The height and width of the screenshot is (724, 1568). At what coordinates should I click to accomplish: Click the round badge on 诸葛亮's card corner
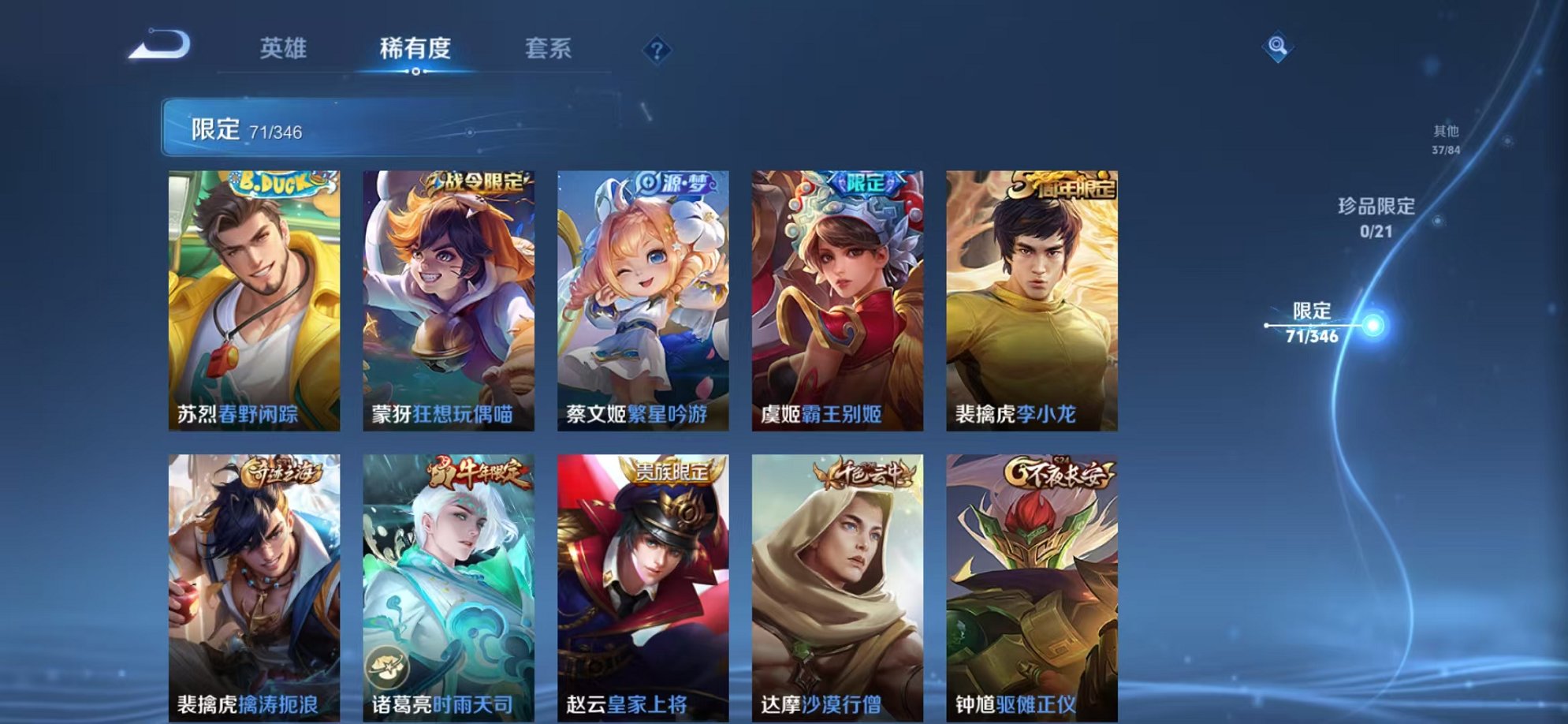tap(386, 669)
